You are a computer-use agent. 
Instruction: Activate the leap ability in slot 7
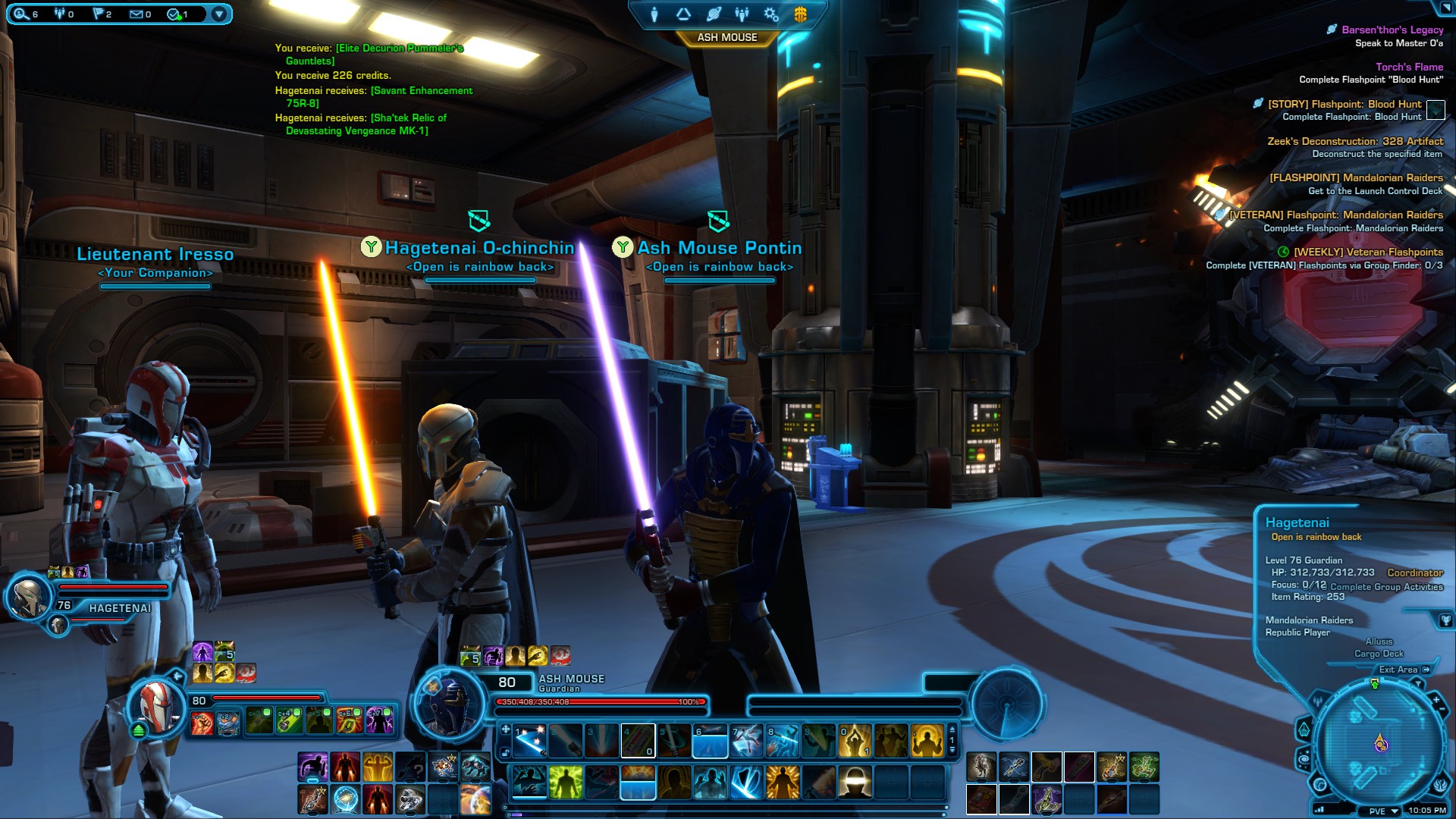pos(747,741)
